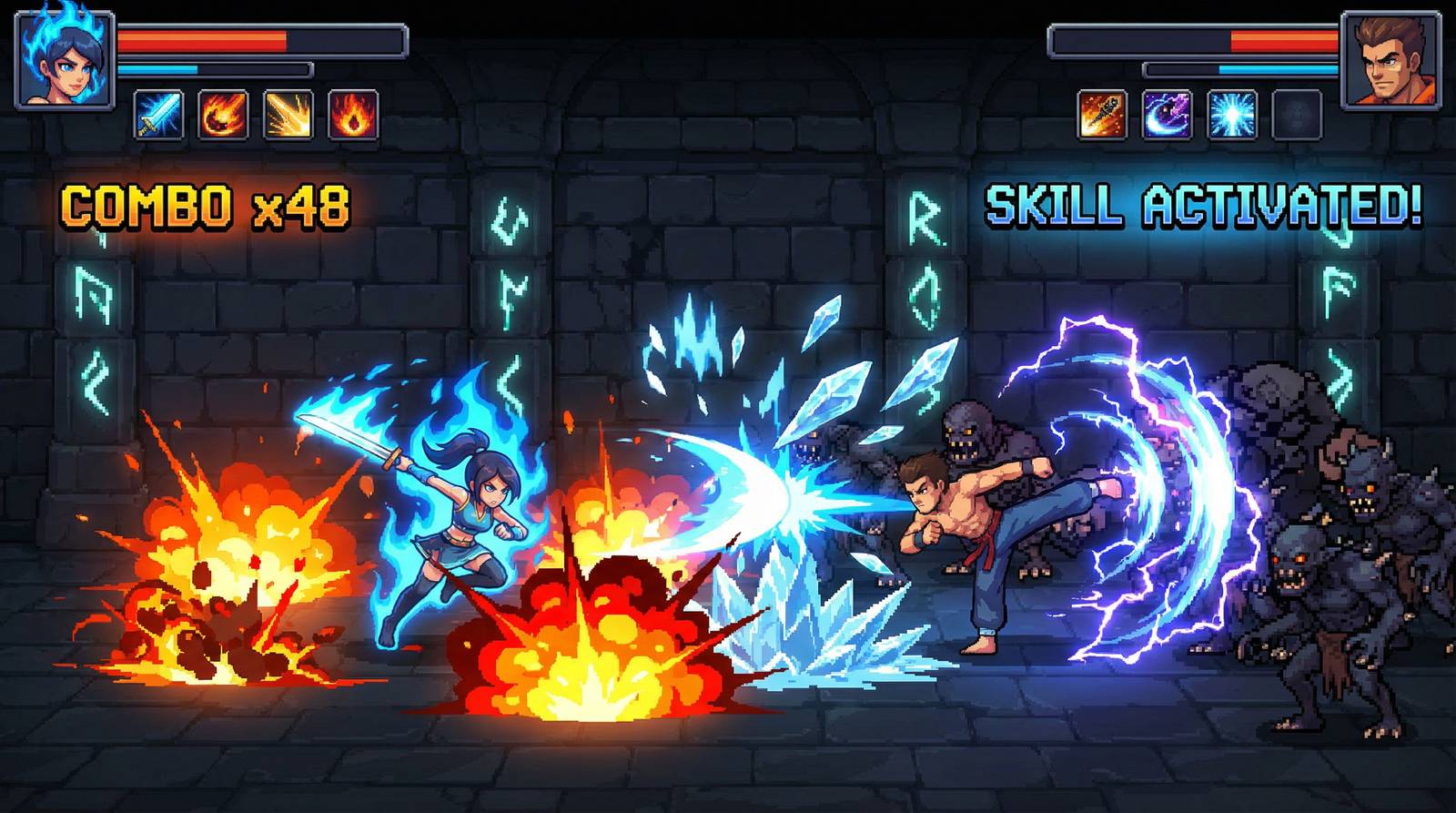Activate the fiery dagger strike skill
The image size is (1456, 813).
tap(1103, 115)
